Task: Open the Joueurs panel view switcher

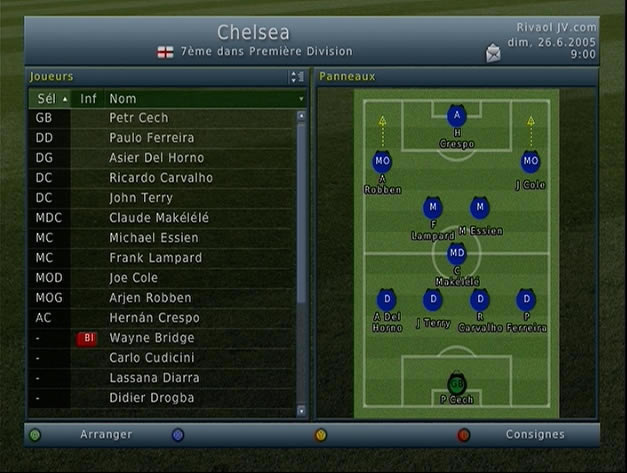Action: tap(296, 76)
